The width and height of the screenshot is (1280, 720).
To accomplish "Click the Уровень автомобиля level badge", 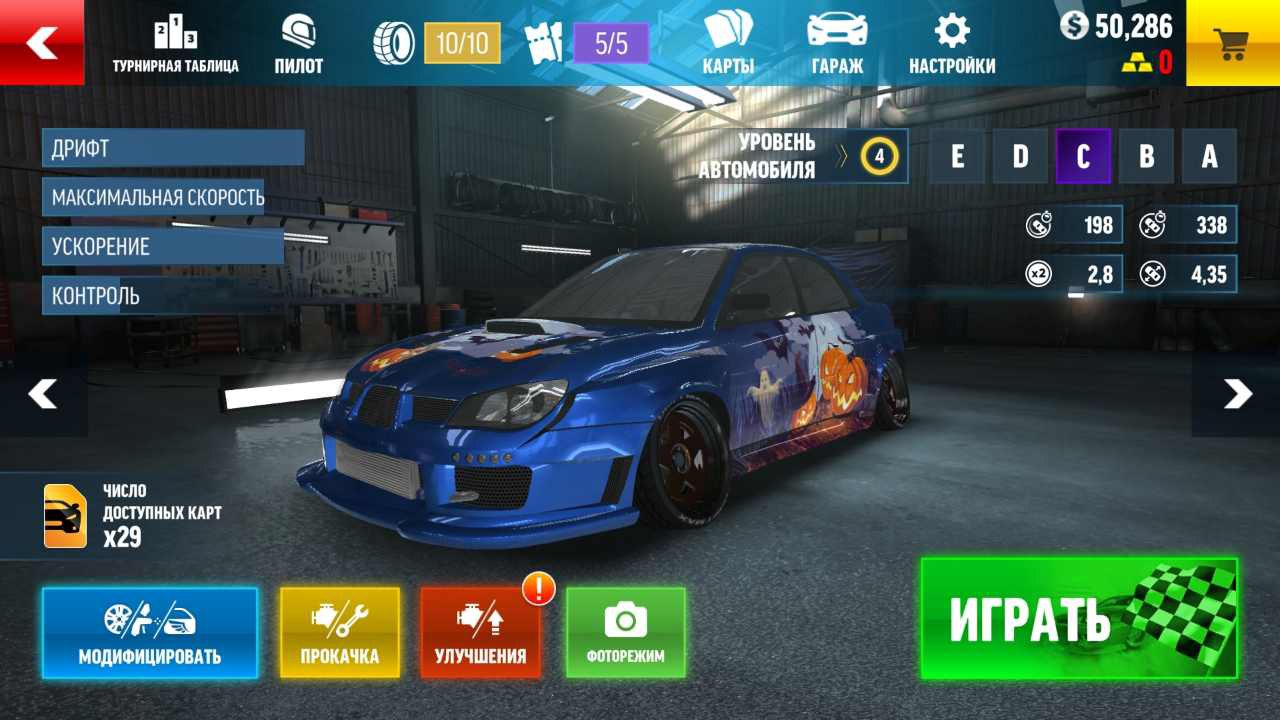I will click(x=879, y=156).
